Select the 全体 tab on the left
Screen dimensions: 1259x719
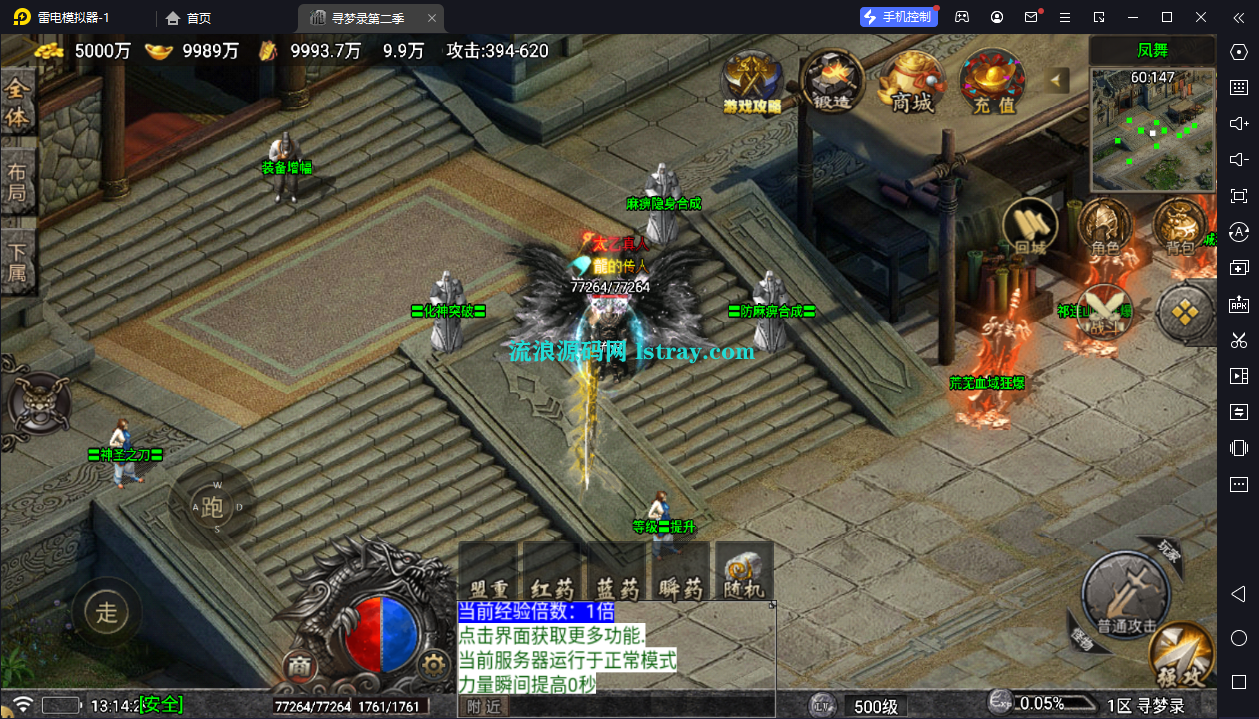pos(18,103)
